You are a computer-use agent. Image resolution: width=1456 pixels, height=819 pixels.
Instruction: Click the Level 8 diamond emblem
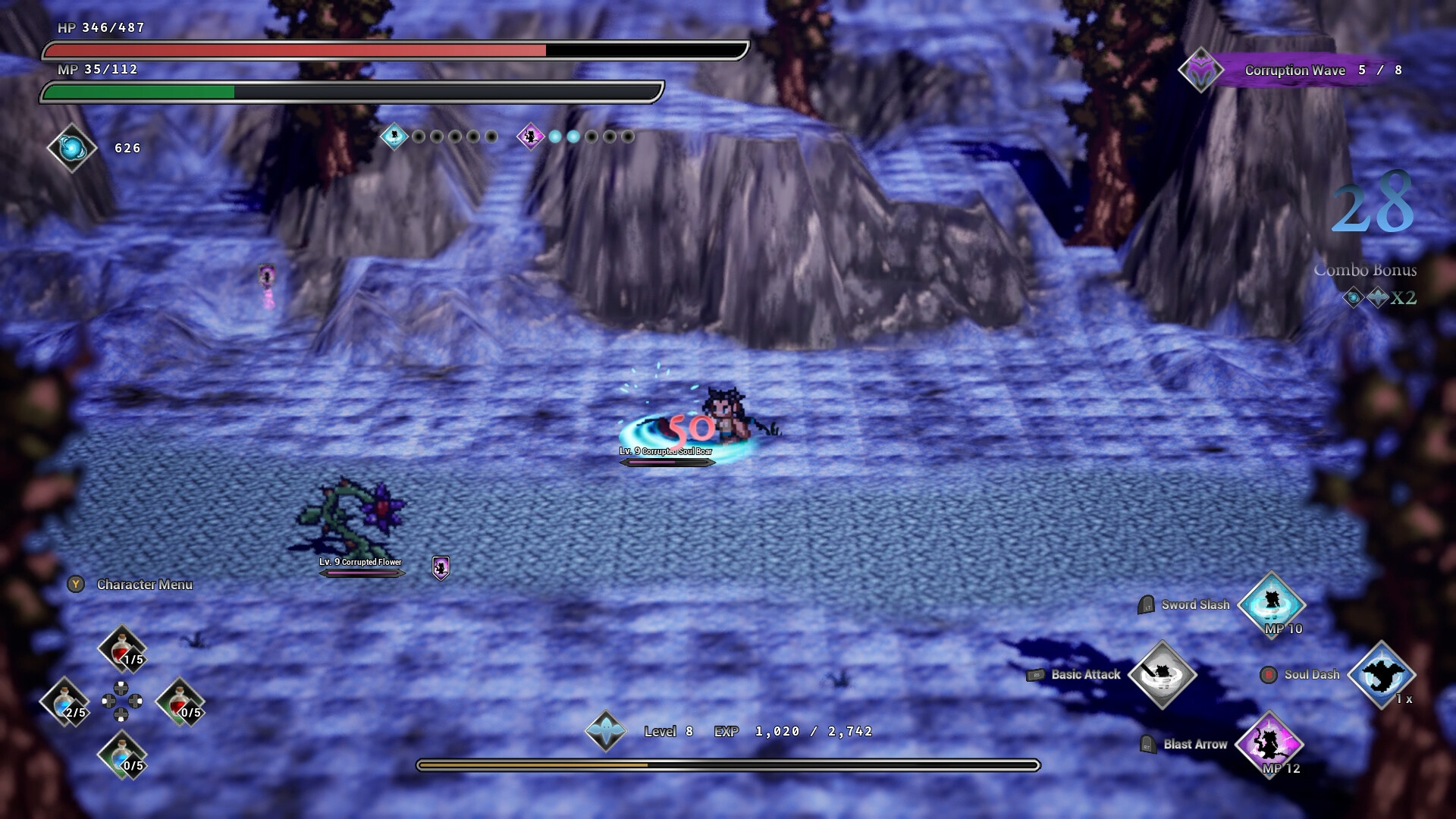(607, 731)
